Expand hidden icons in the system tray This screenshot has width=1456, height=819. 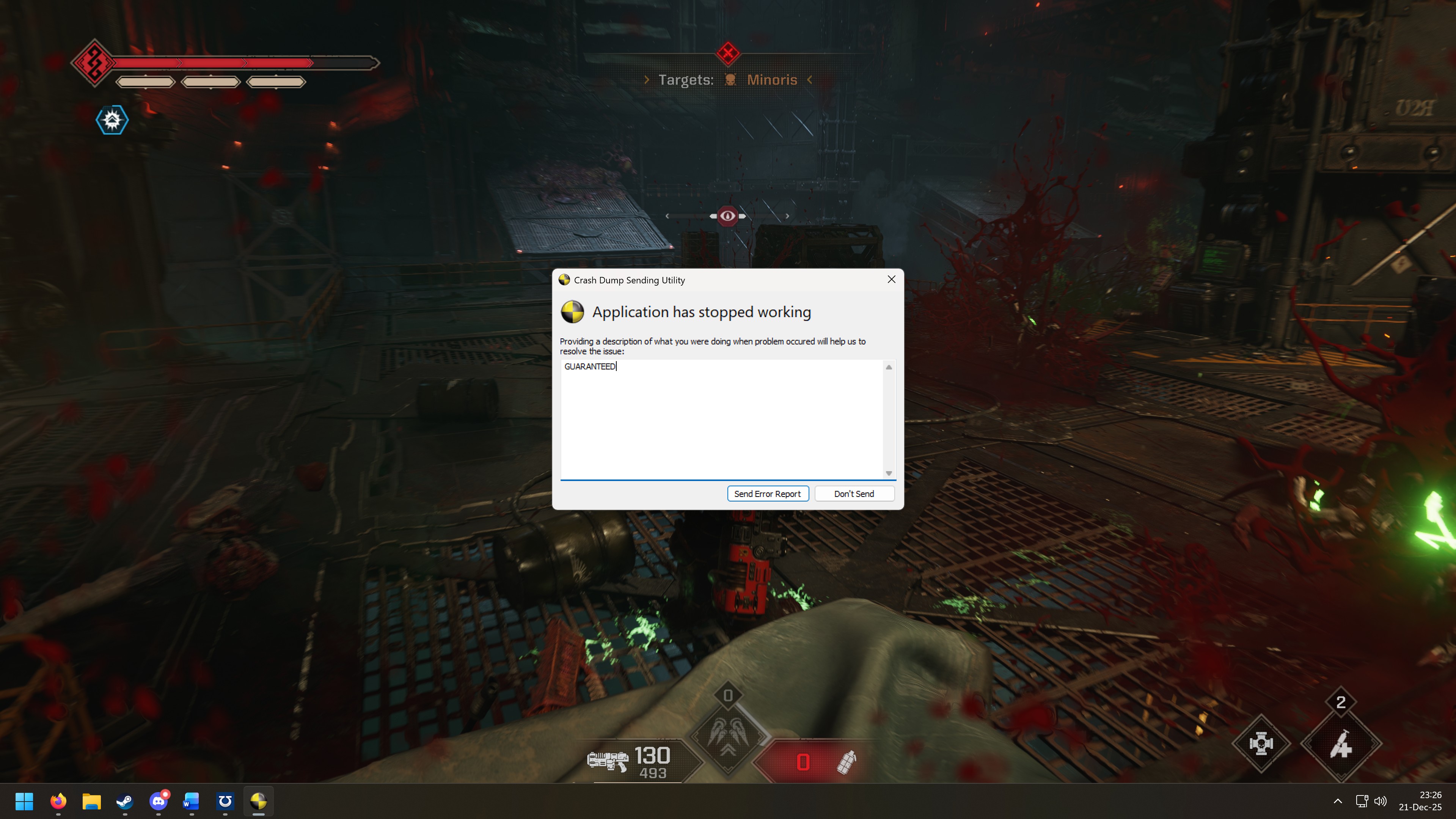1338,802
